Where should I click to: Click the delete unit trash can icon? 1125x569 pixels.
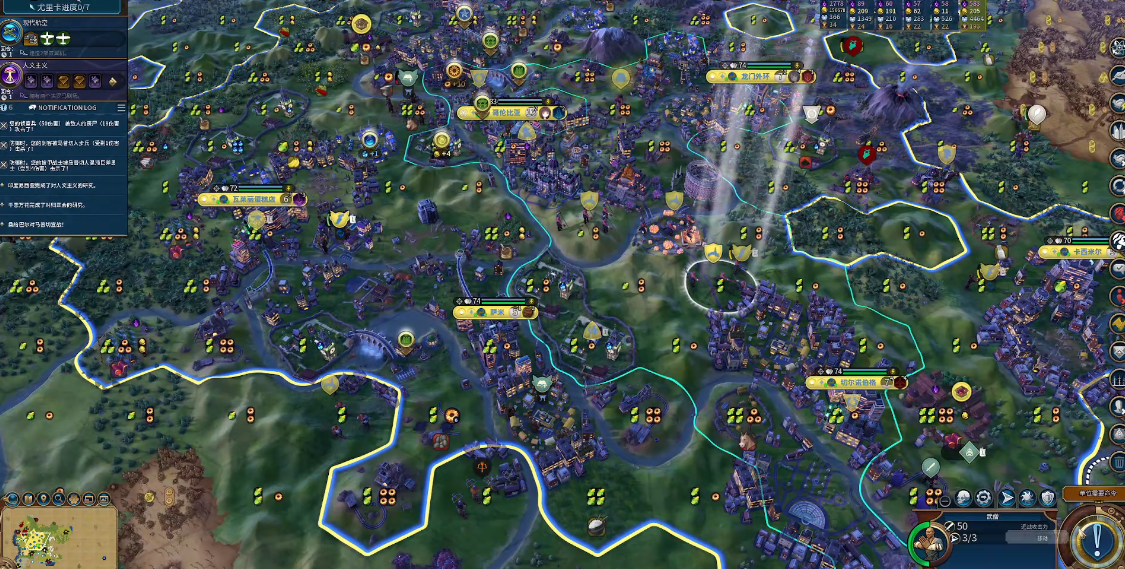click(1118, 462)
